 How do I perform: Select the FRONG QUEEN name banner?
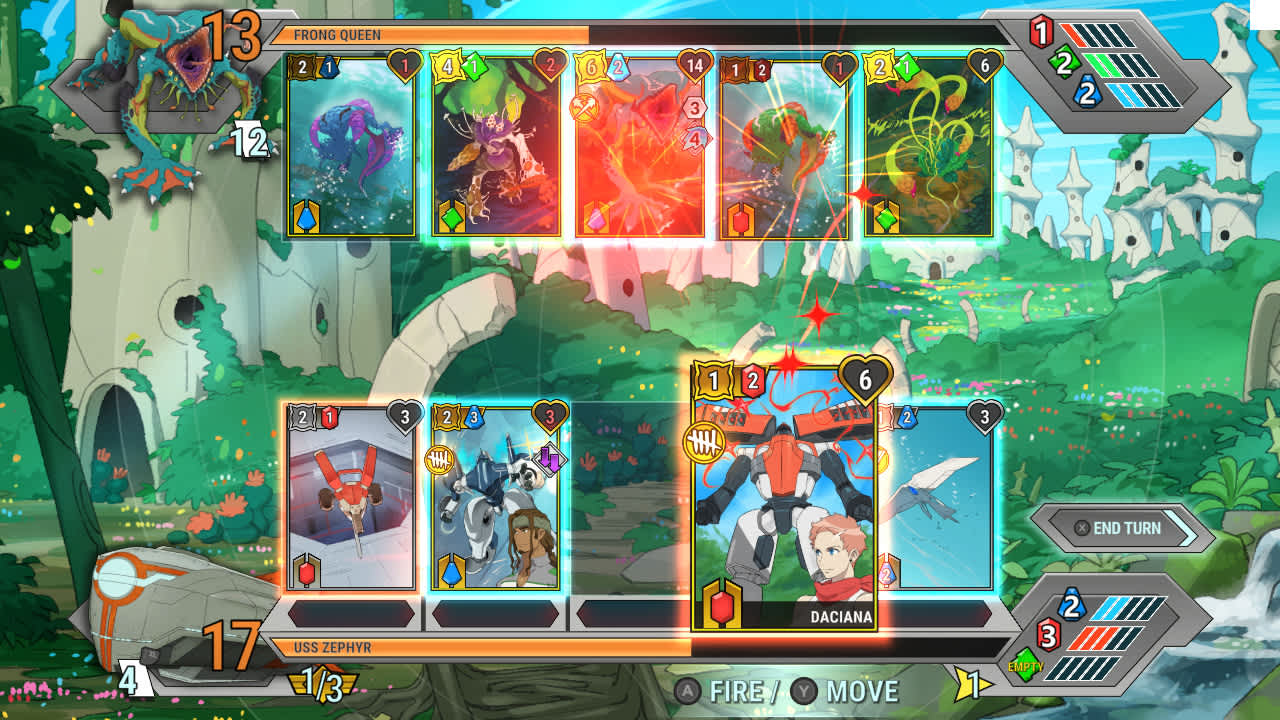pyautogui.click(x=340, y=33)
